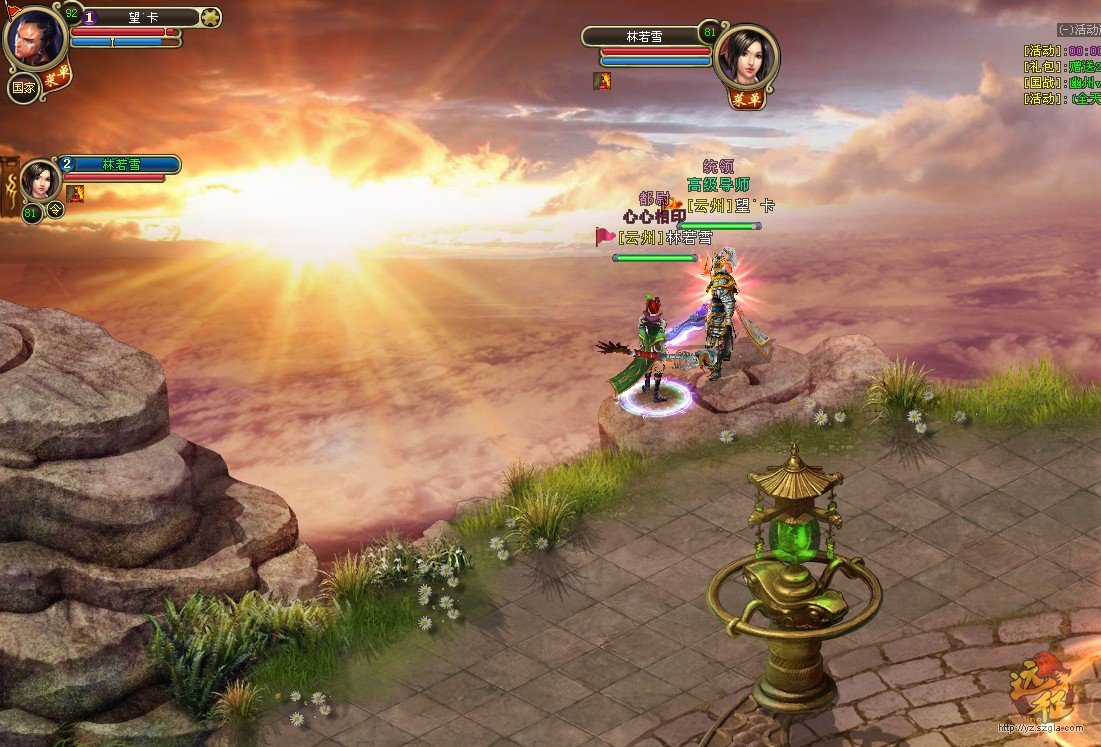Open the 国战 nation war entry
Image resolution: width=1101 pixels, height=747 pixels.
click(1060, 82)
